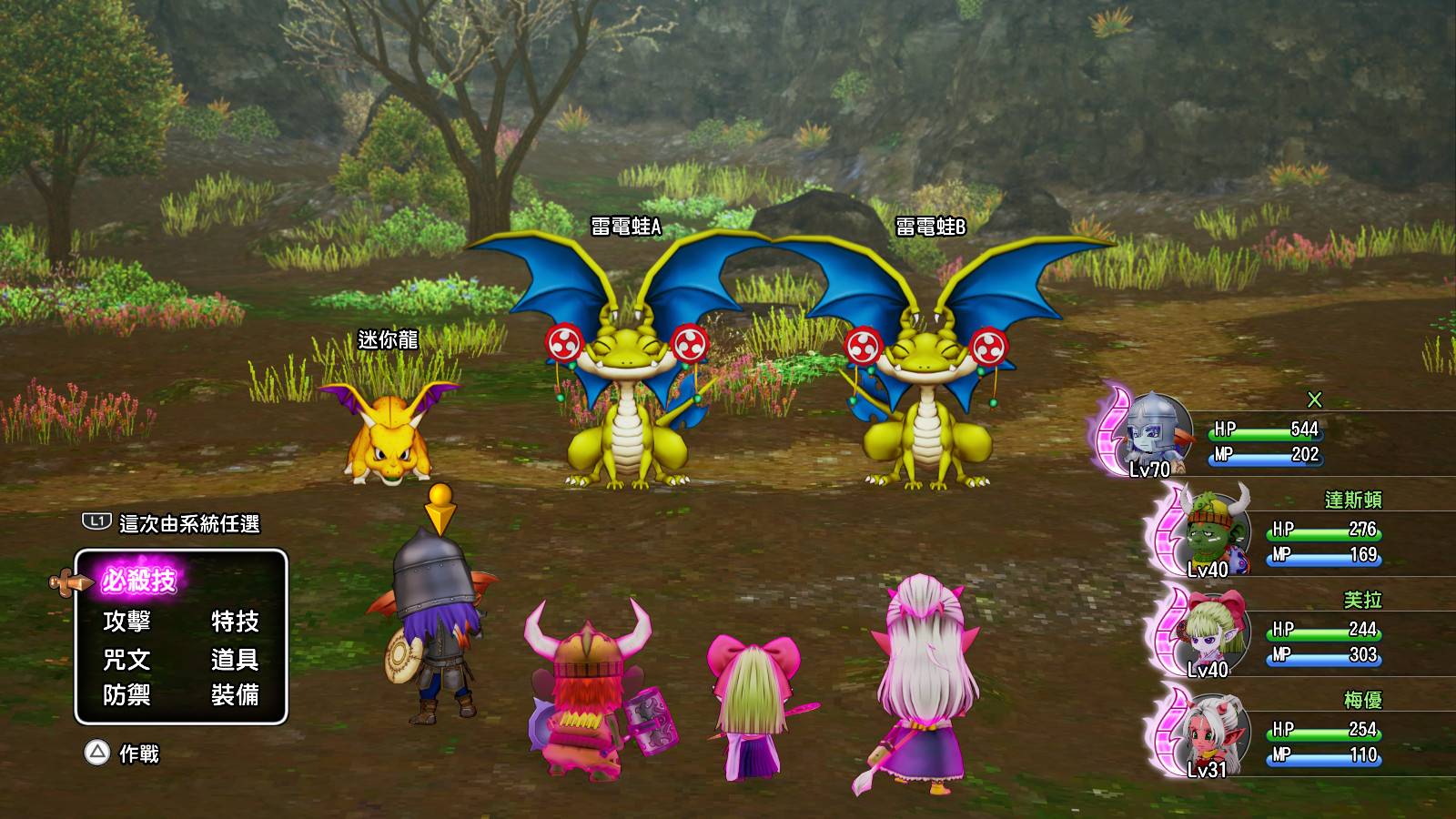The width and height of the screenshot is (1456, 819).
Task: Open the 裝備 equipment command
Action: point(235,695)
